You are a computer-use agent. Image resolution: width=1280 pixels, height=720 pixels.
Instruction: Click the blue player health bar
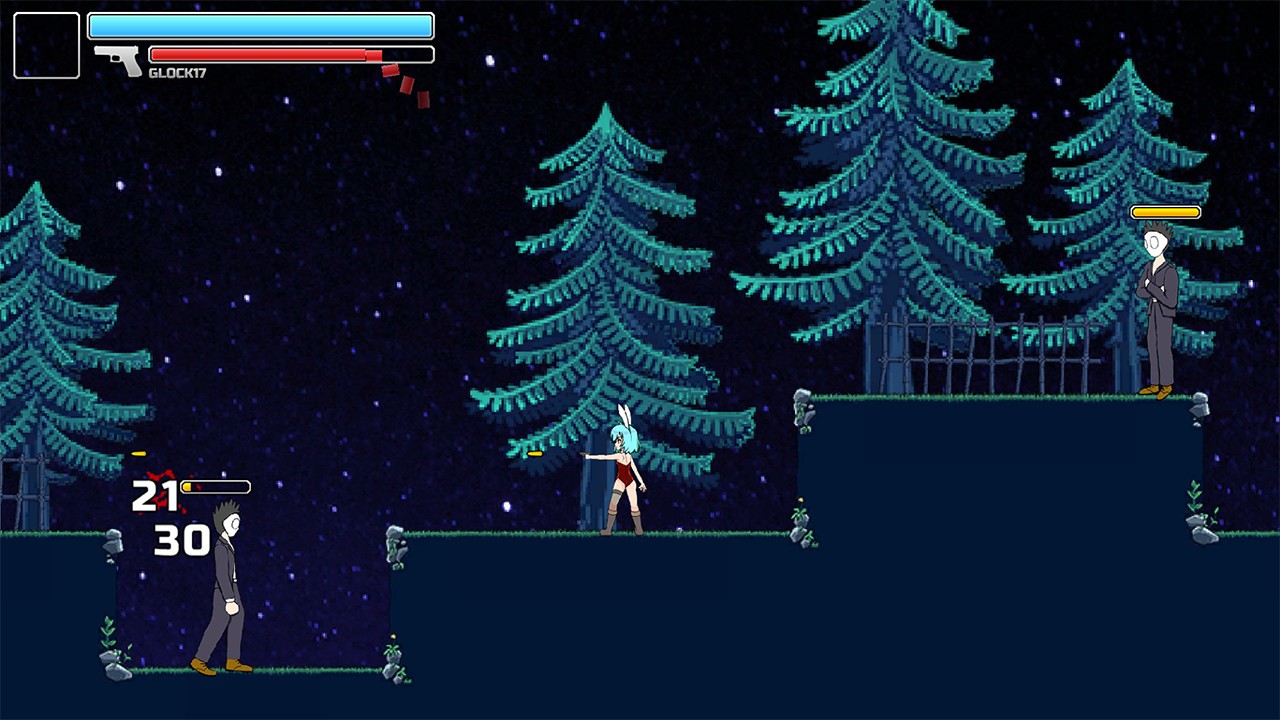click(260, 26)
